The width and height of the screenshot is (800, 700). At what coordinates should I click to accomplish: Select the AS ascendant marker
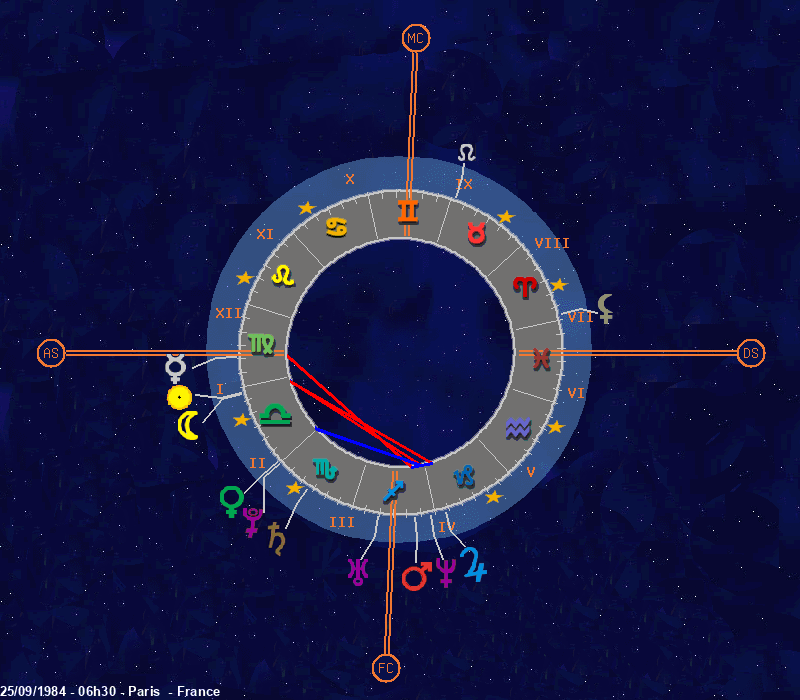point(51,353)
